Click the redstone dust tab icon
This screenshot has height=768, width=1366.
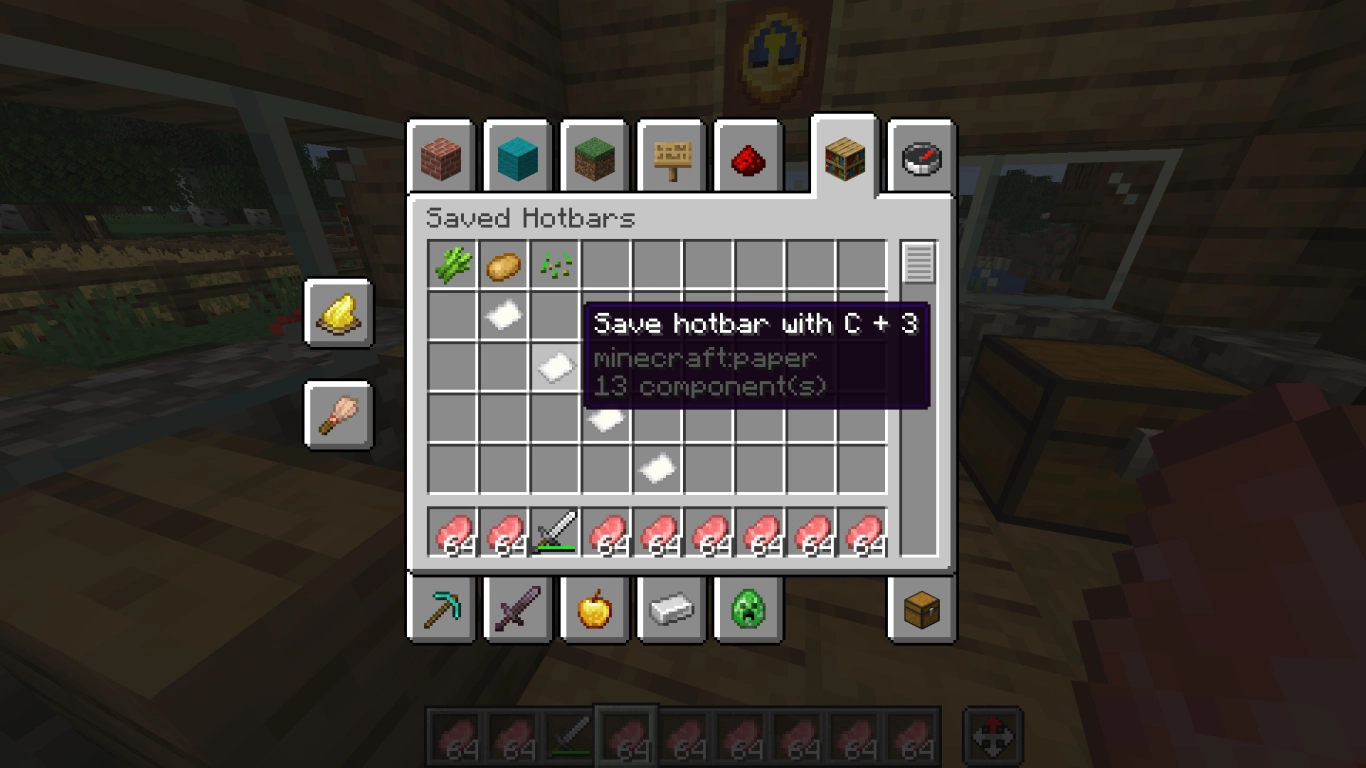tap(746, 157)
